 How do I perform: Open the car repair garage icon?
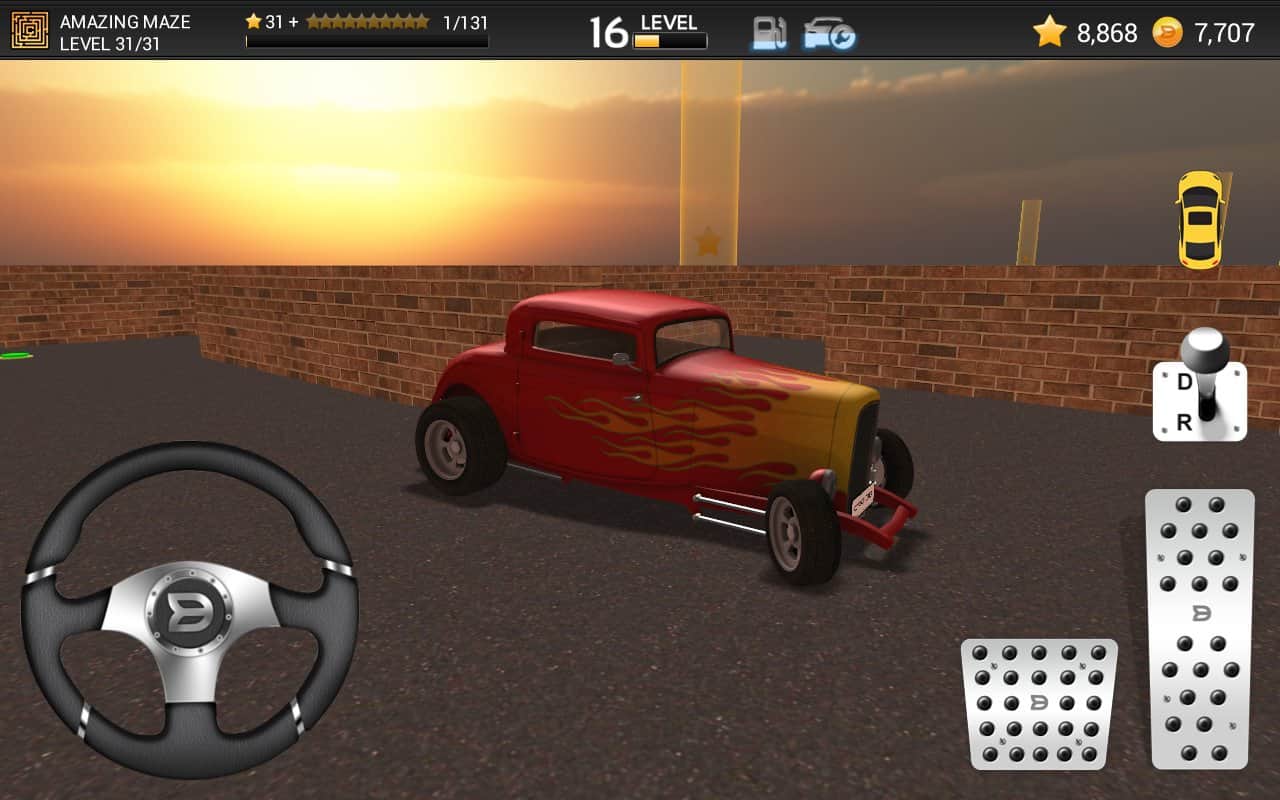coord(829,32)
